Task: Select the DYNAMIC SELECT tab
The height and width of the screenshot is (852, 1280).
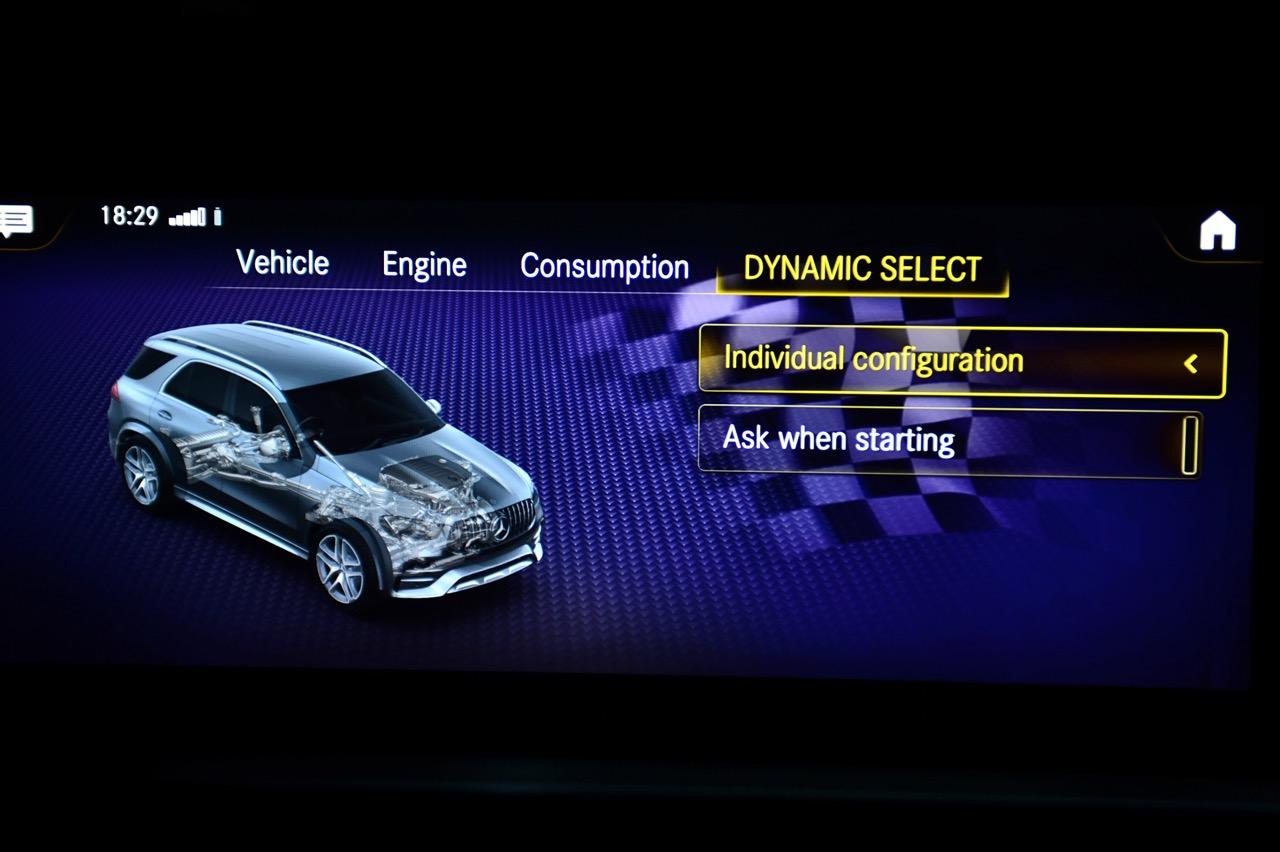Action: 862,269
